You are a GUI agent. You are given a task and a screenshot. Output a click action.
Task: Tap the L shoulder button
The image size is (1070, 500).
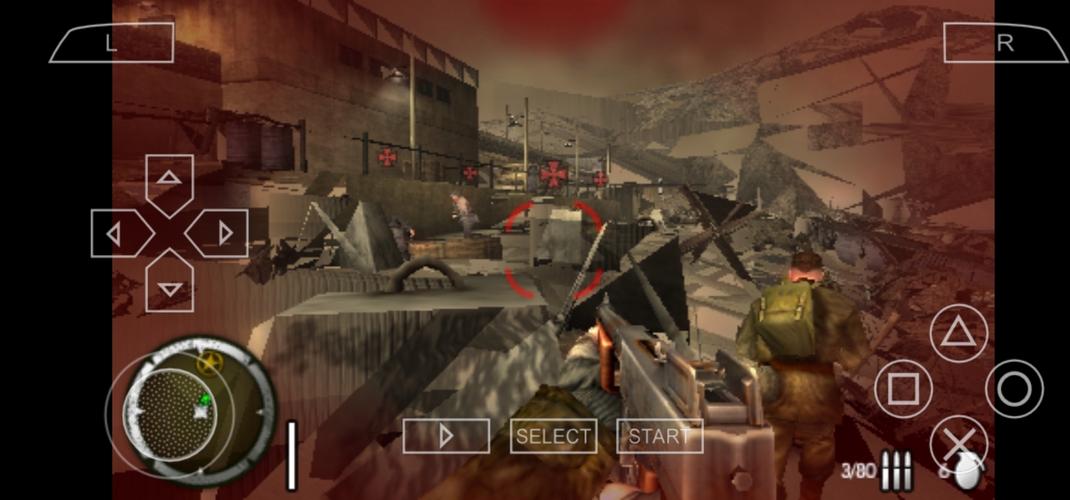coord(111,43)
